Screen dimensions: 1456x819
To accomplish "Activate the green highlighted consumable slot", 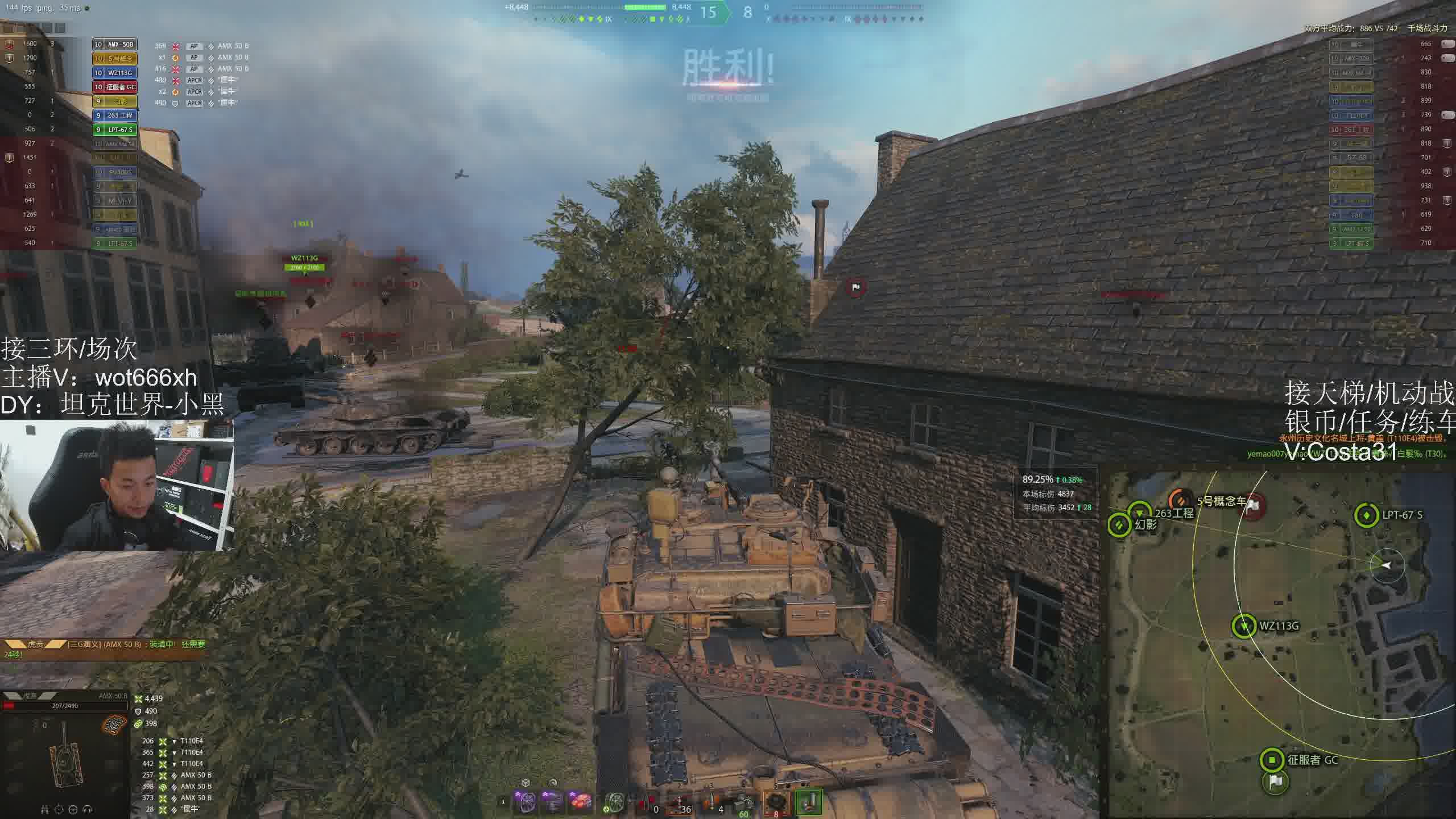I will point(808,802).
